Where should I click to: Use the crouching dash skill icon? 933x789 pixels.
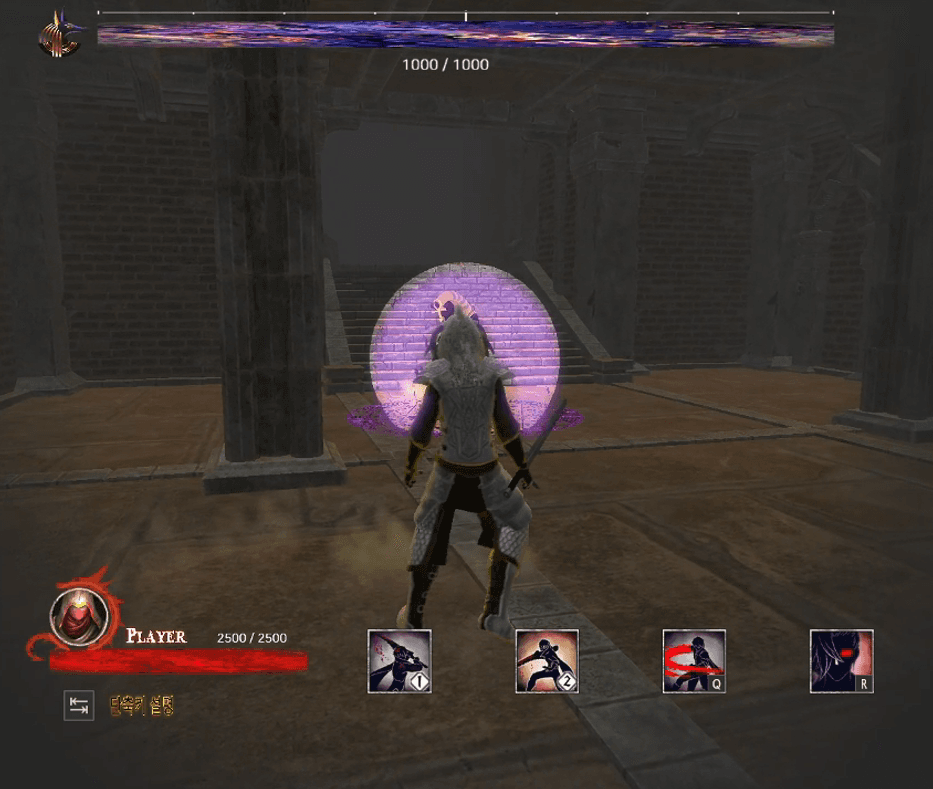[x=547, y=661]
